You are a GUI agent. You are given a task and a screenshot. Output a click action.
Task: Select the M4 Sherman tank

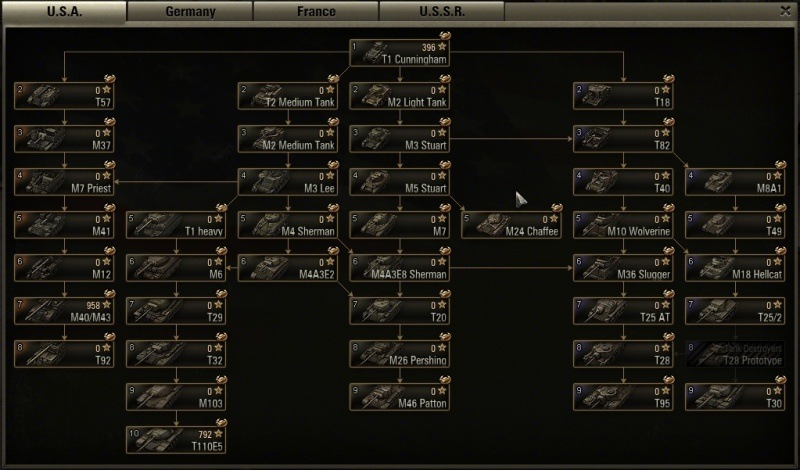point(287,225)
